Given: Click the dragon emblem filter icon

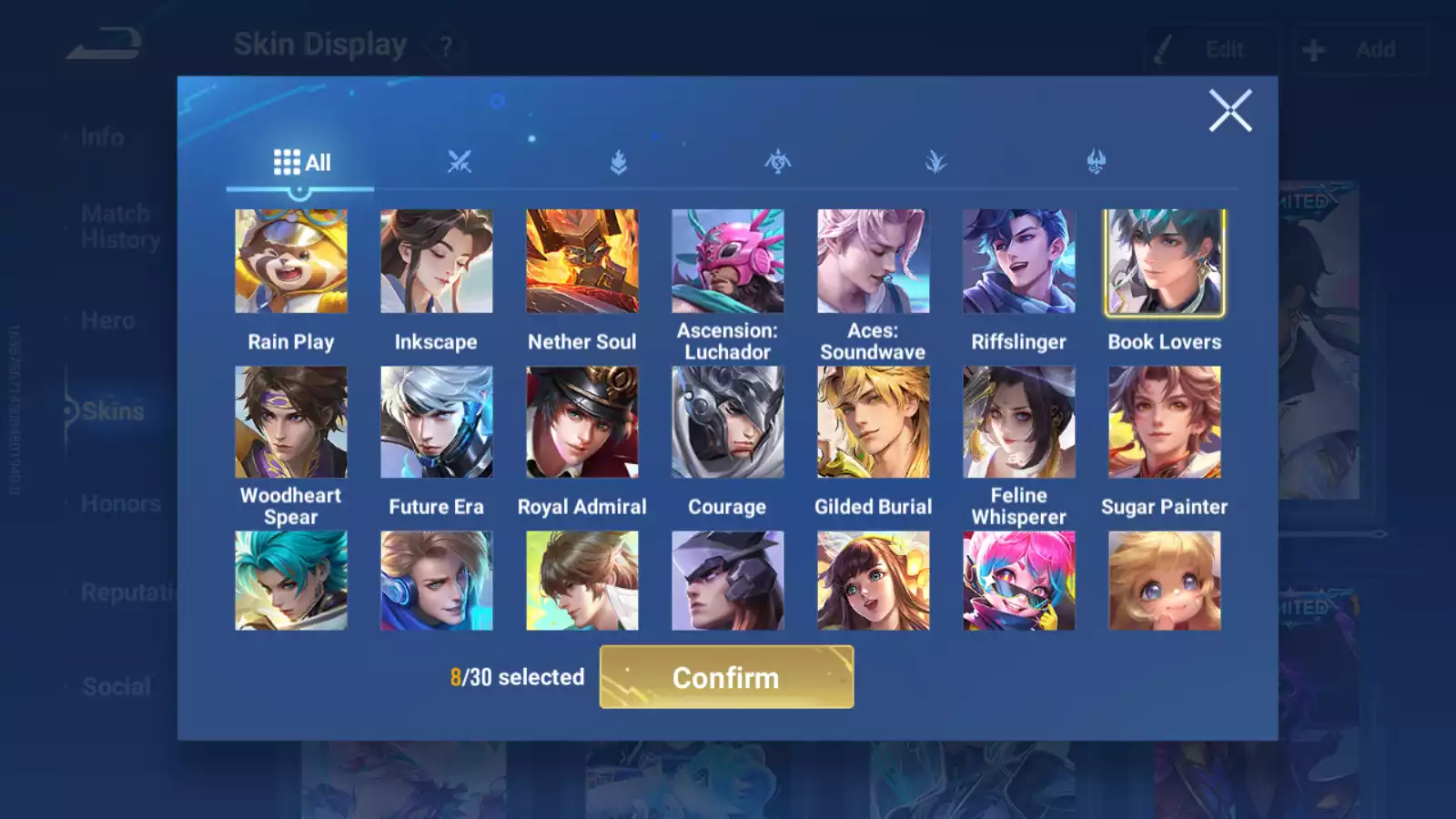Looking at the screenshot, I should point(778,162).
